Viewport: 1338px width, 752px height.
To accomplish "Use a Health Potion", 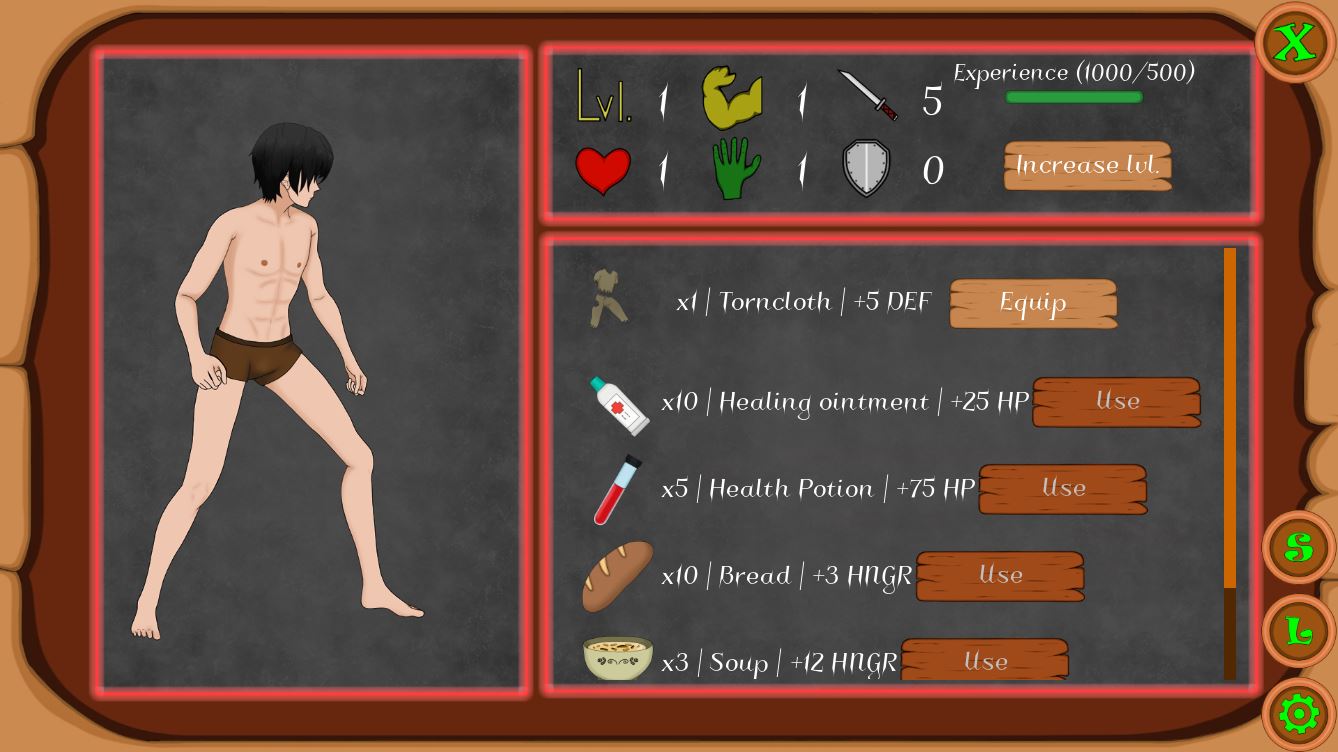I will 1062,489.
